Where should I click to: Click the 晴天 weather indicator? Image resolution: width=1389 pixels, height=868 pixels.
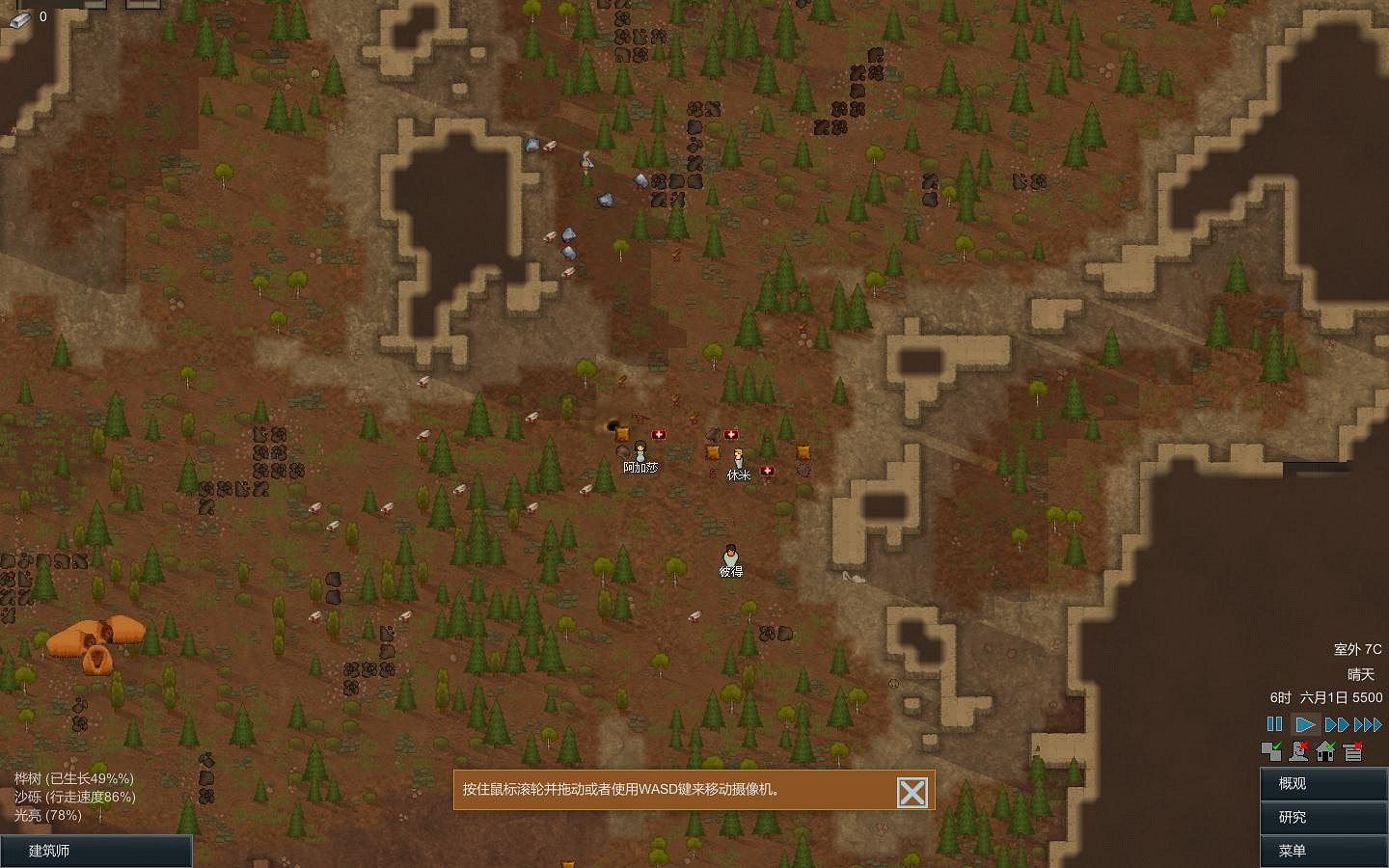click(x=1360, y=675)
